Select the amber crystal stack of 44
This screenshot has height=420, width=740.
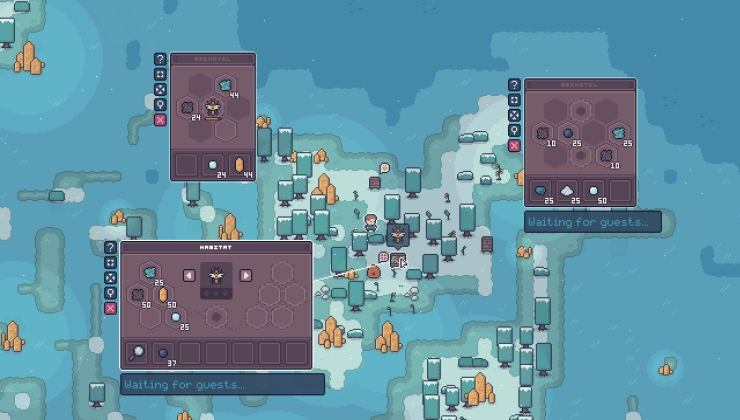coord(239,165)
